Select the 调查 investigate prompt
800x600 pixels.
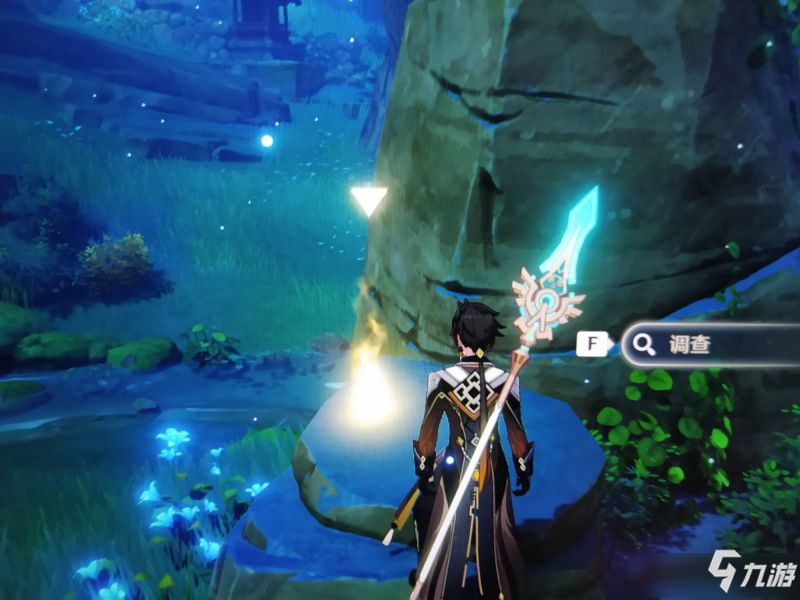(700, 346)
